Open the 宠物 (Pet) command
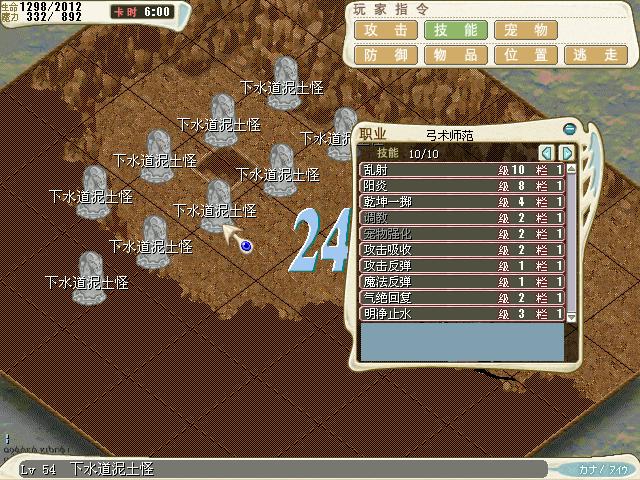 (x=526, y=30)
